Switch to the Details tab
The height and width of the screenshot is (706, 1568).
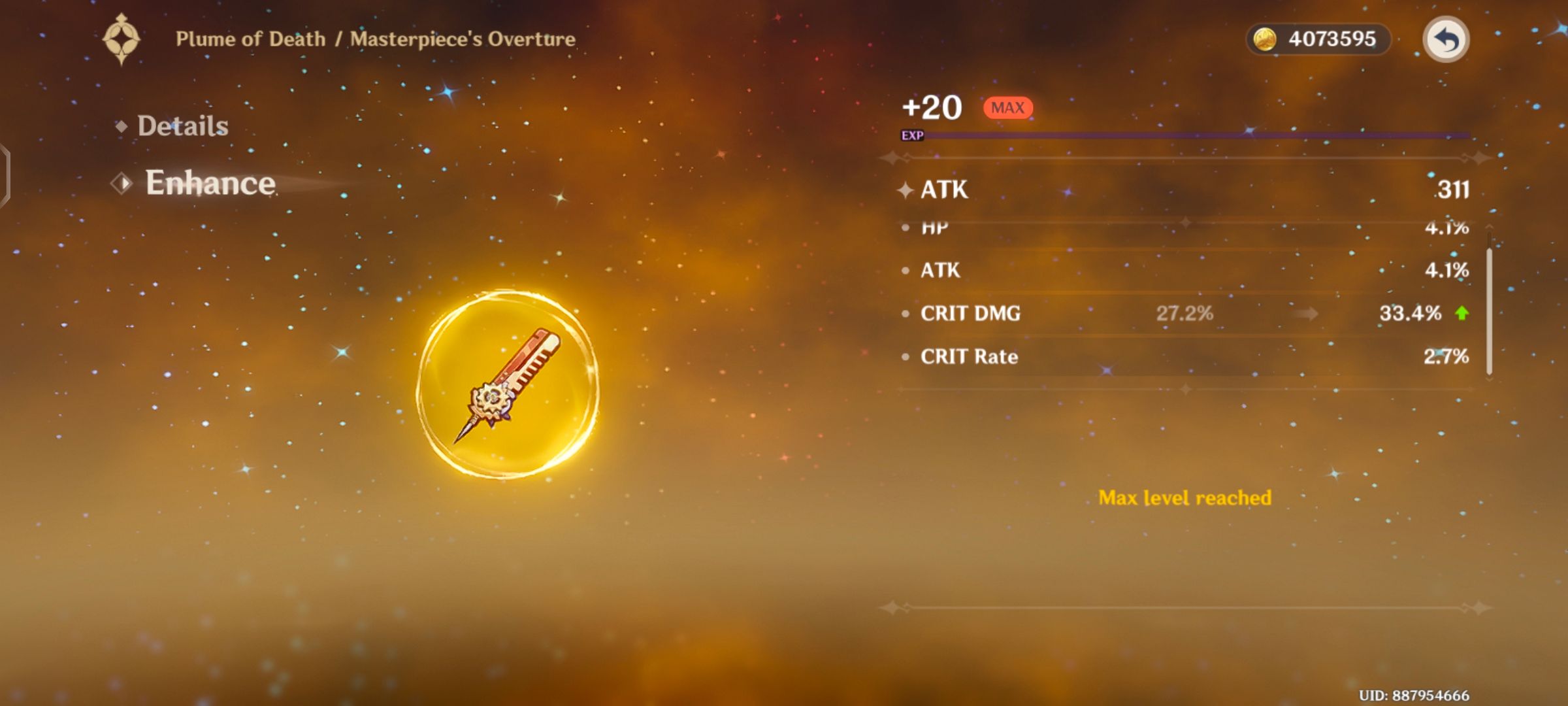point(182,125)
